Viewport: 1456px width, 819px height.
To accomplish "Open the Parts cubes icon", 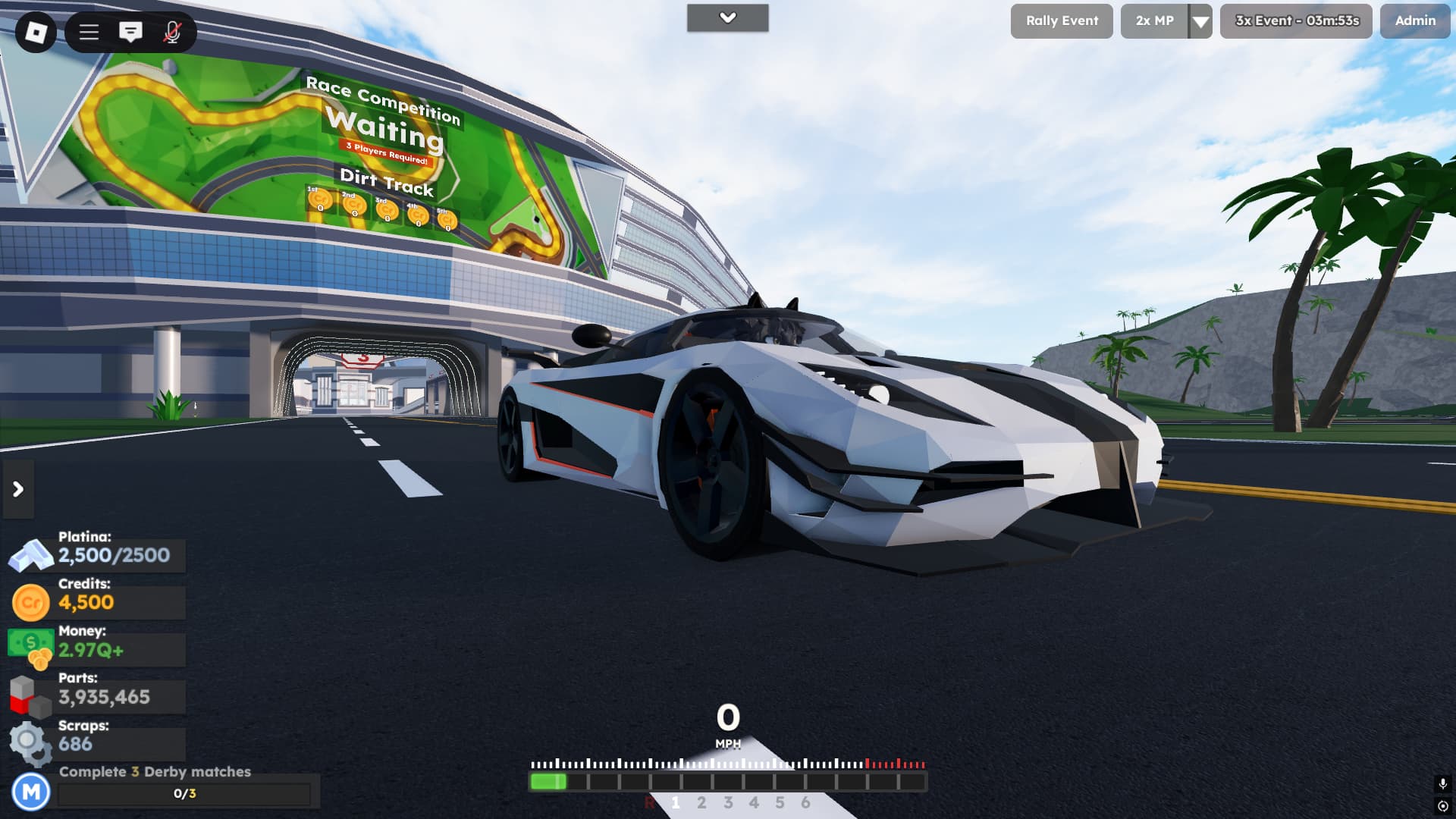I will coord(30,696).
